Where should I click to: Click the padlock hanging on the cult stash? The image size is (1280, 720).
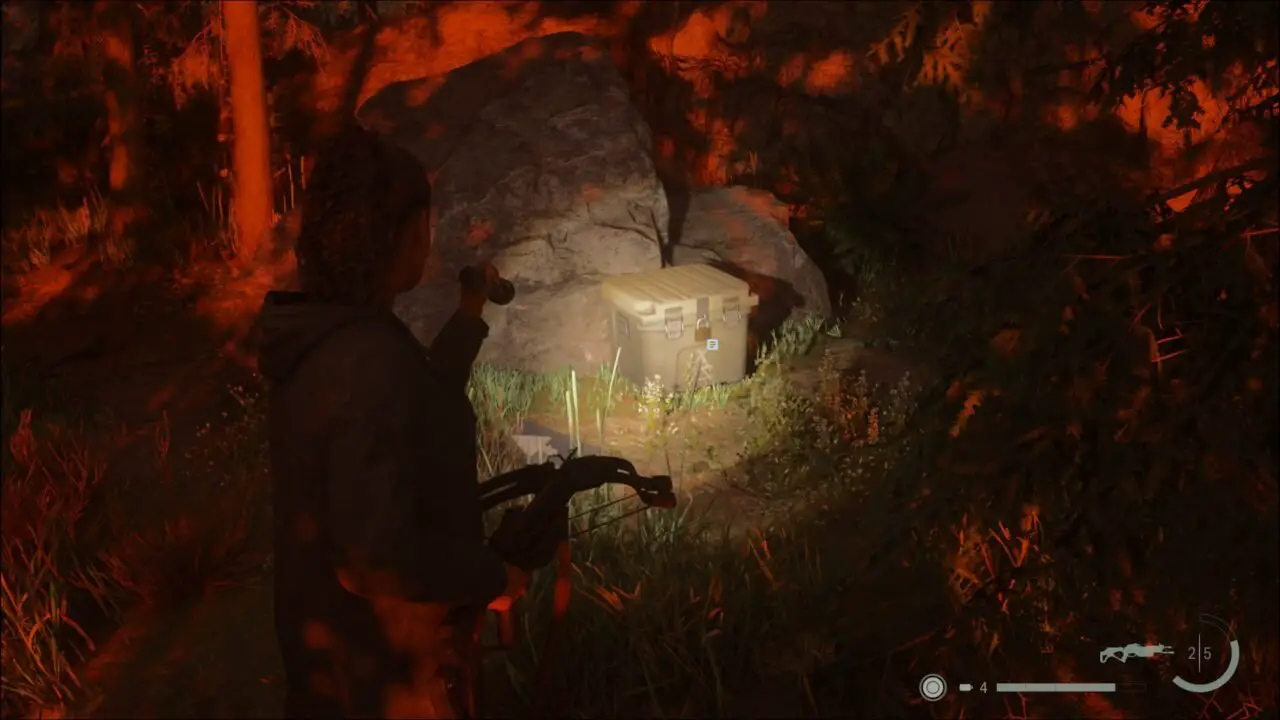point(701,330)
